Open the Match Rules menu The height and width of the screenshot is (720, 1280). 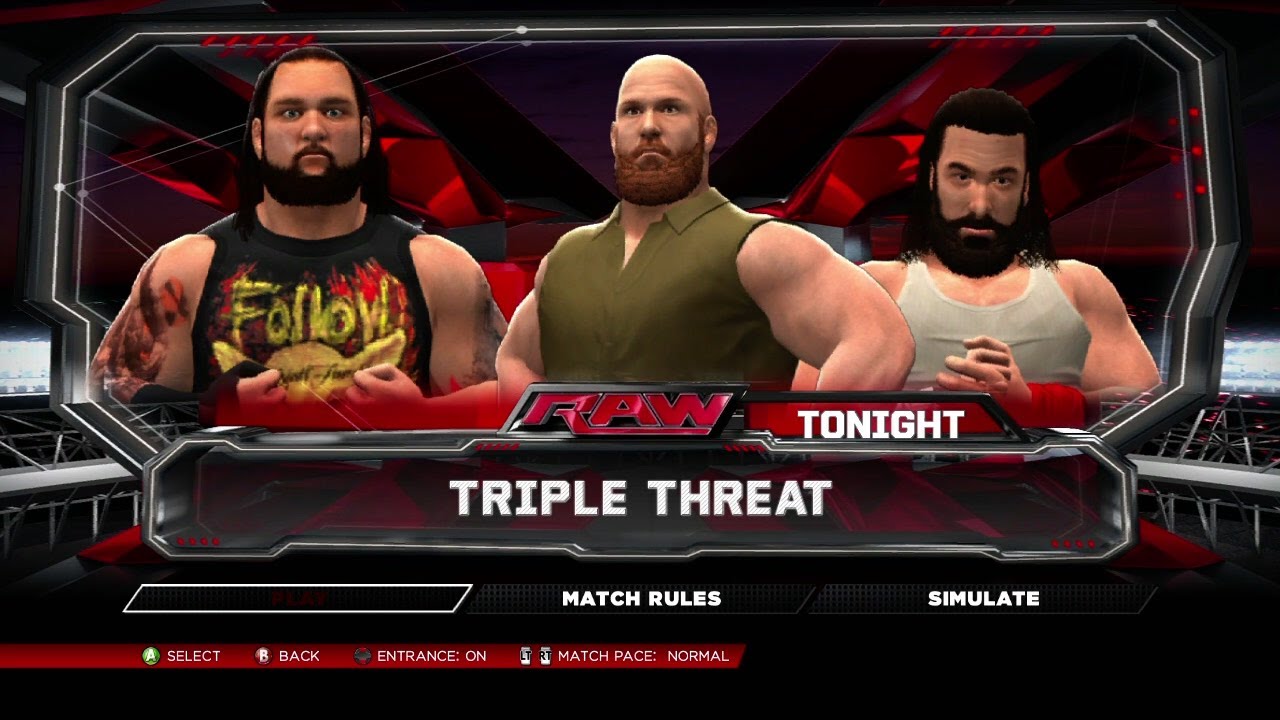641,598
